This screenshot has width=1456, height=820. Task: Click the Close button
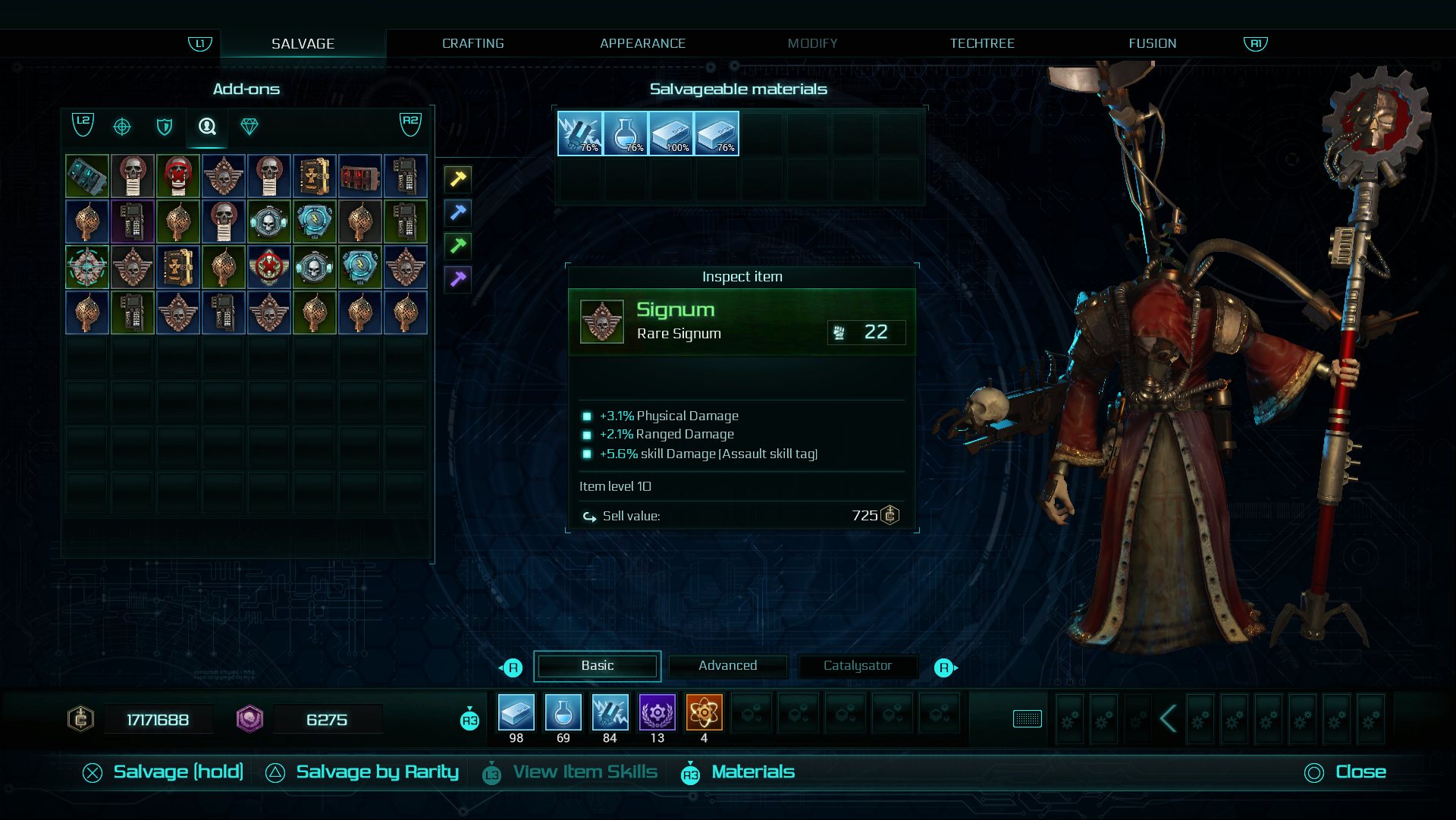tap(1360, 771)
